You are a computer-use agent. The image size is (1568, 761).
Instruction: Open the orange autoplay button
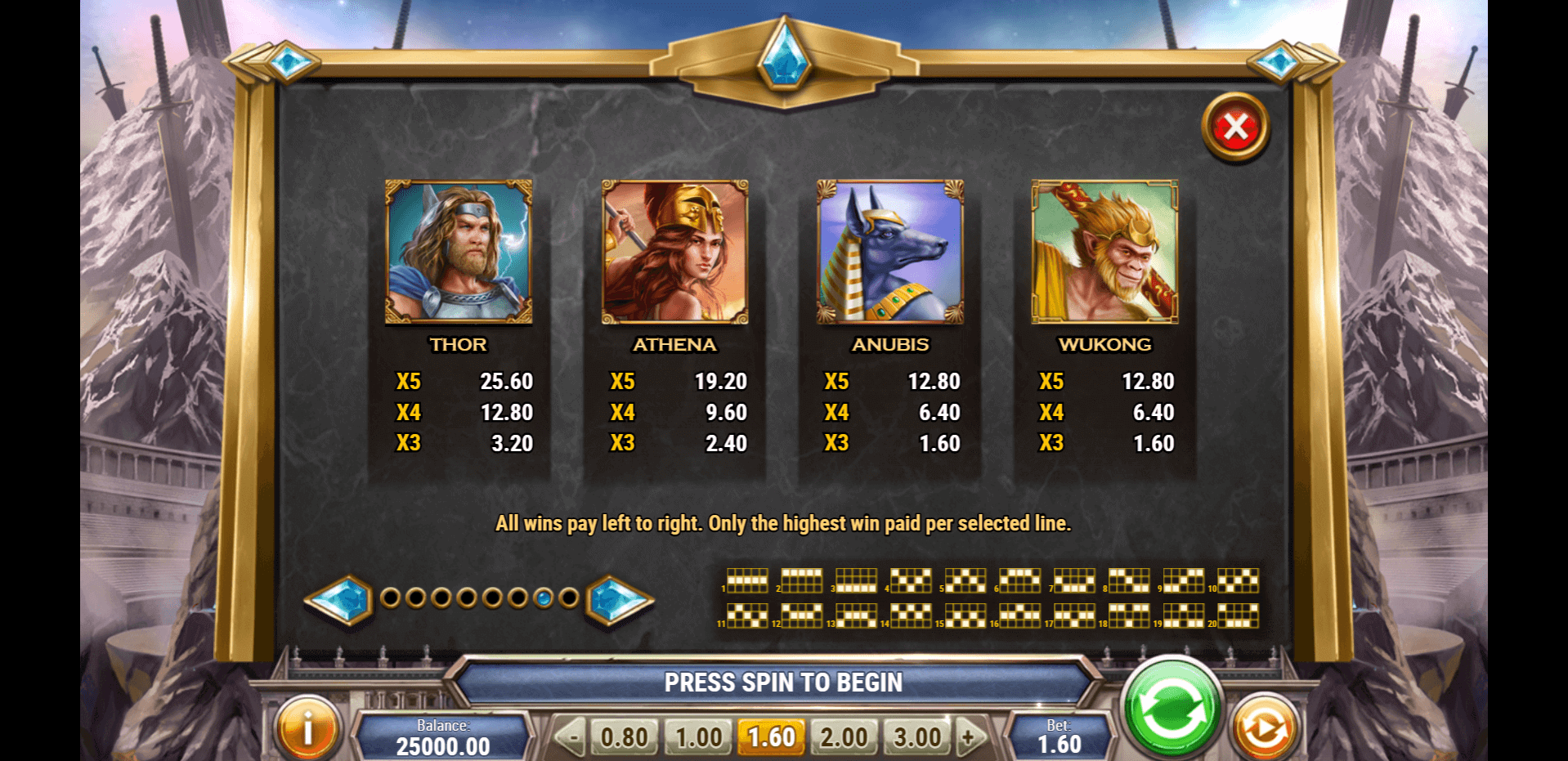pos(1264,727)
